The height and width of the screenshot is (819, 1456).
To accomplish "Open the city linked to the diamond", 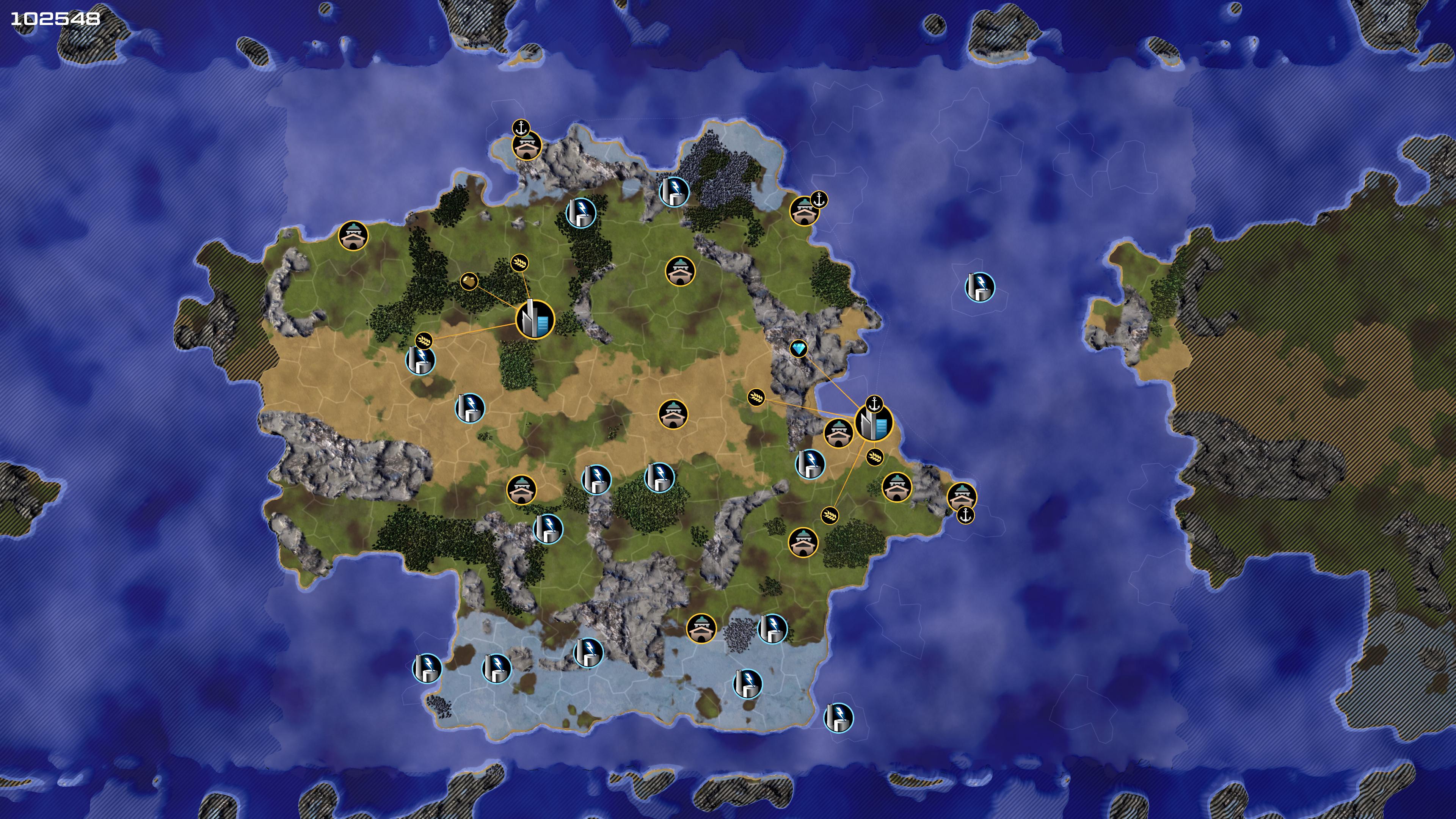I will click(x=873, y=423).
